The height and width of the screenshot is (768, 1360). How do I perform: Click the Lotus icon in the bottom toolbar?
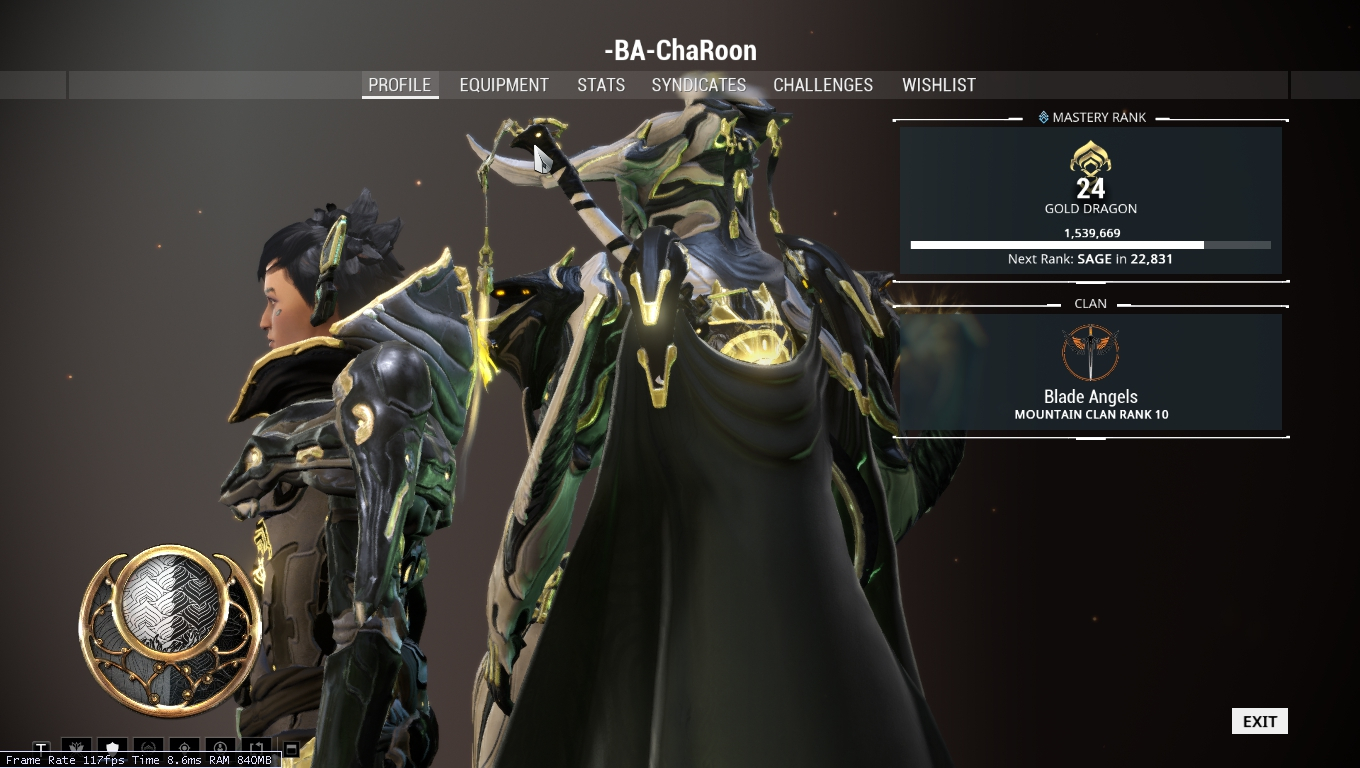pyautogui.click(x=76, y=746)
